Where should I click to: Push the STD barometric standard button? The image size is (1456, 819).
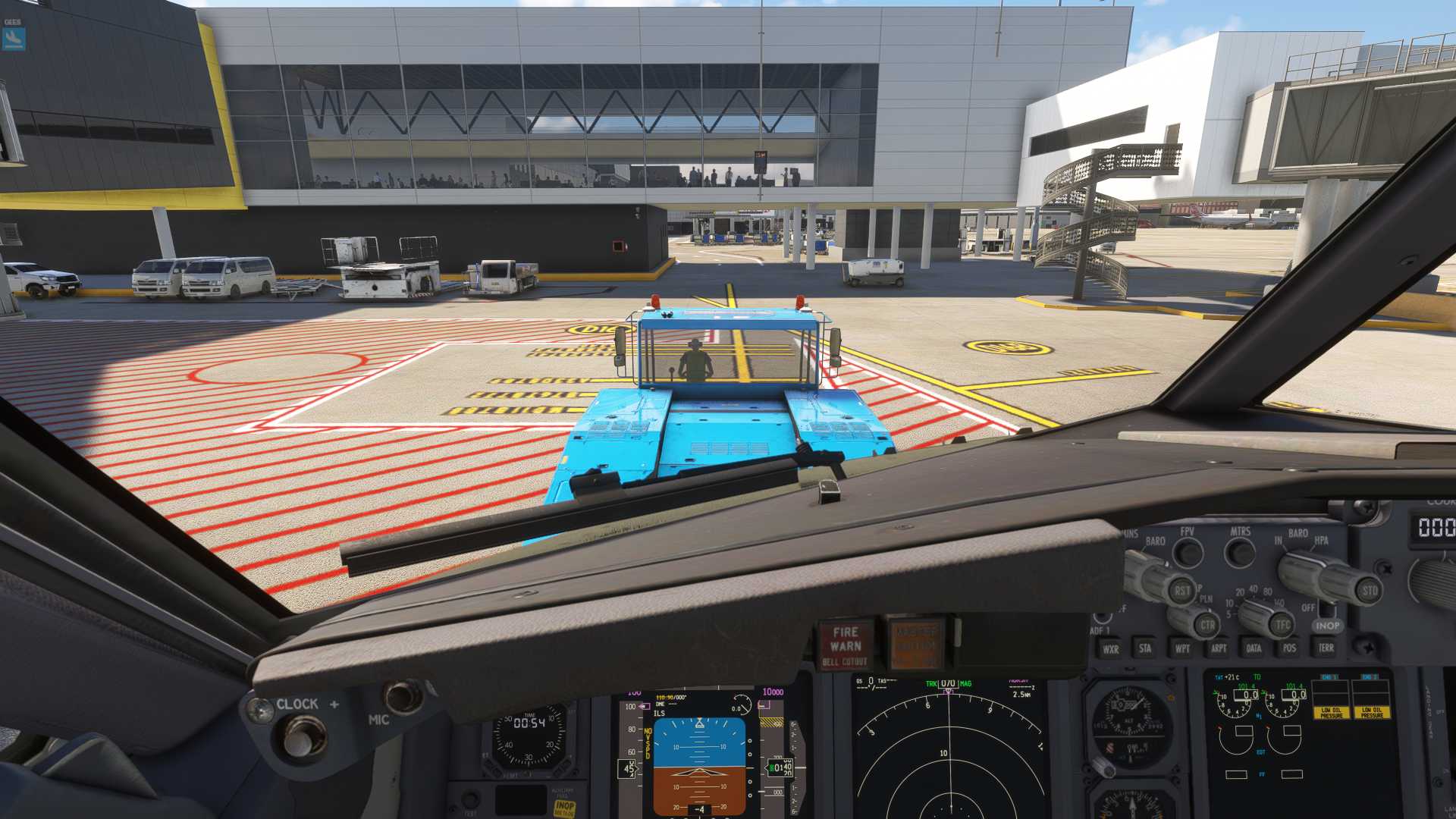tap(1370, 591)
